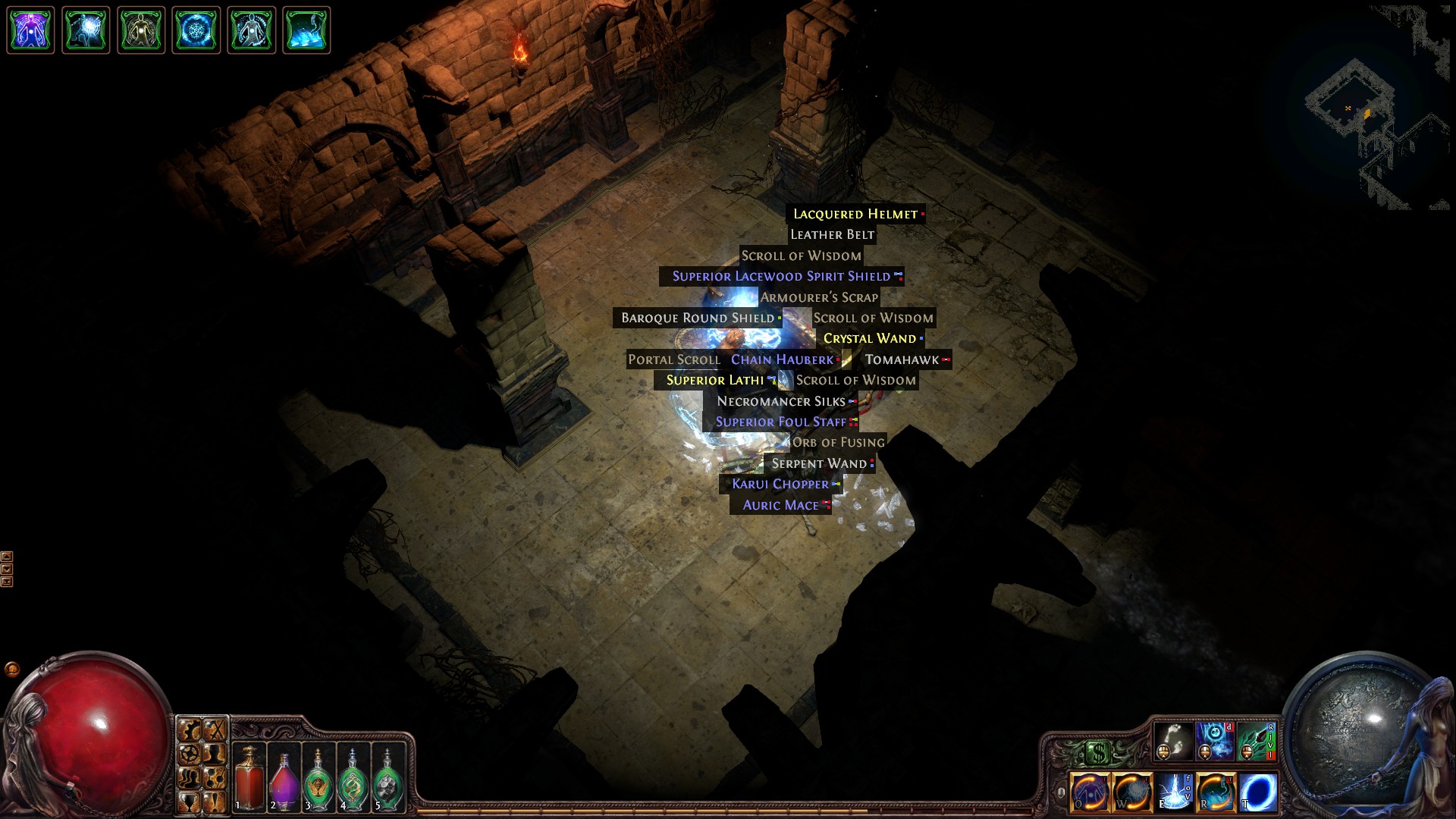Viewport: 1456px width, 819px height.
Task: Open the trophy achievements button
Action: (190, 801)
